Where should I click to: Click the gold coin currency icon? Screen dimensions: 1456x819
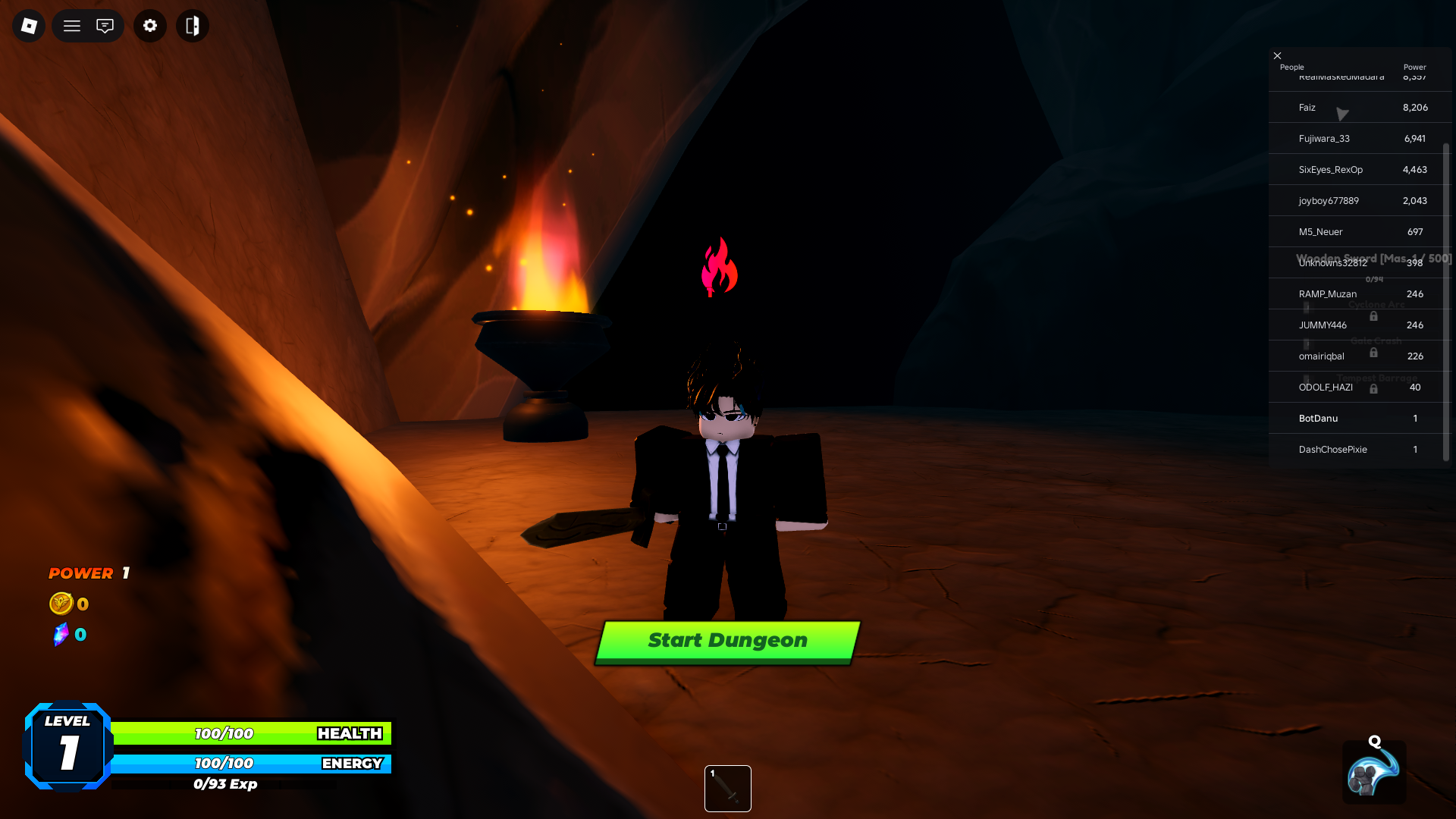[x=60, y=604]
